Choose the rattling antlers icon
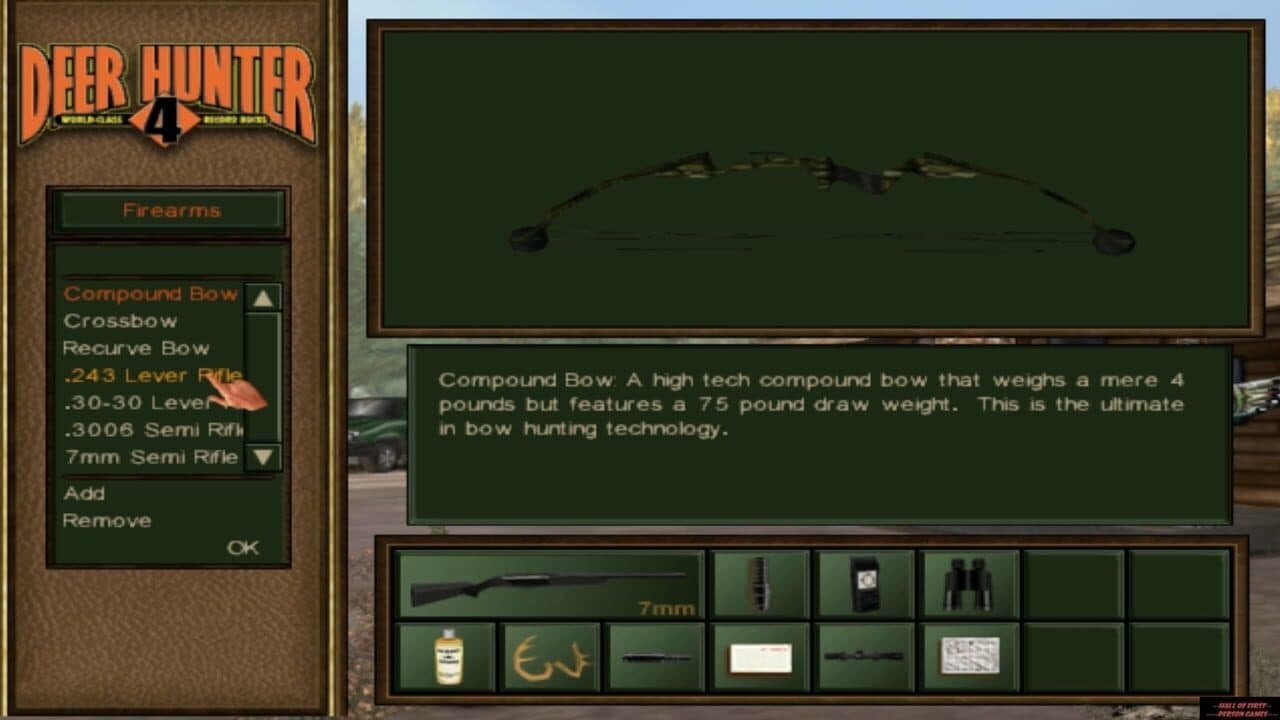The width and height of the screenshot is (1280, 720). click(x=551, y=657)
